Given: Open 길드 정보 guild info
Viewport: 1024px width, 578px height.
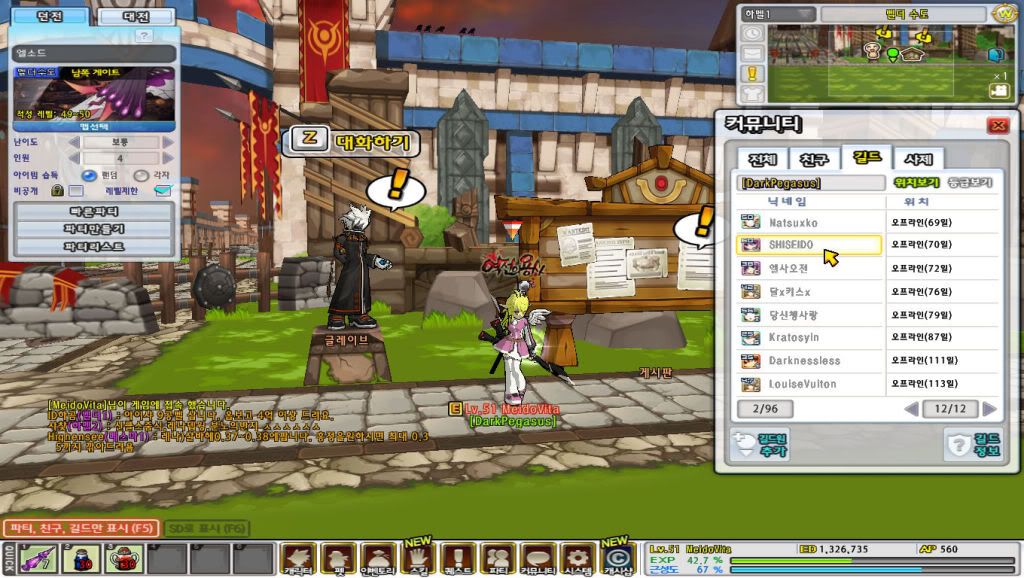Looking at the screenshot, I should pos(974,445).
